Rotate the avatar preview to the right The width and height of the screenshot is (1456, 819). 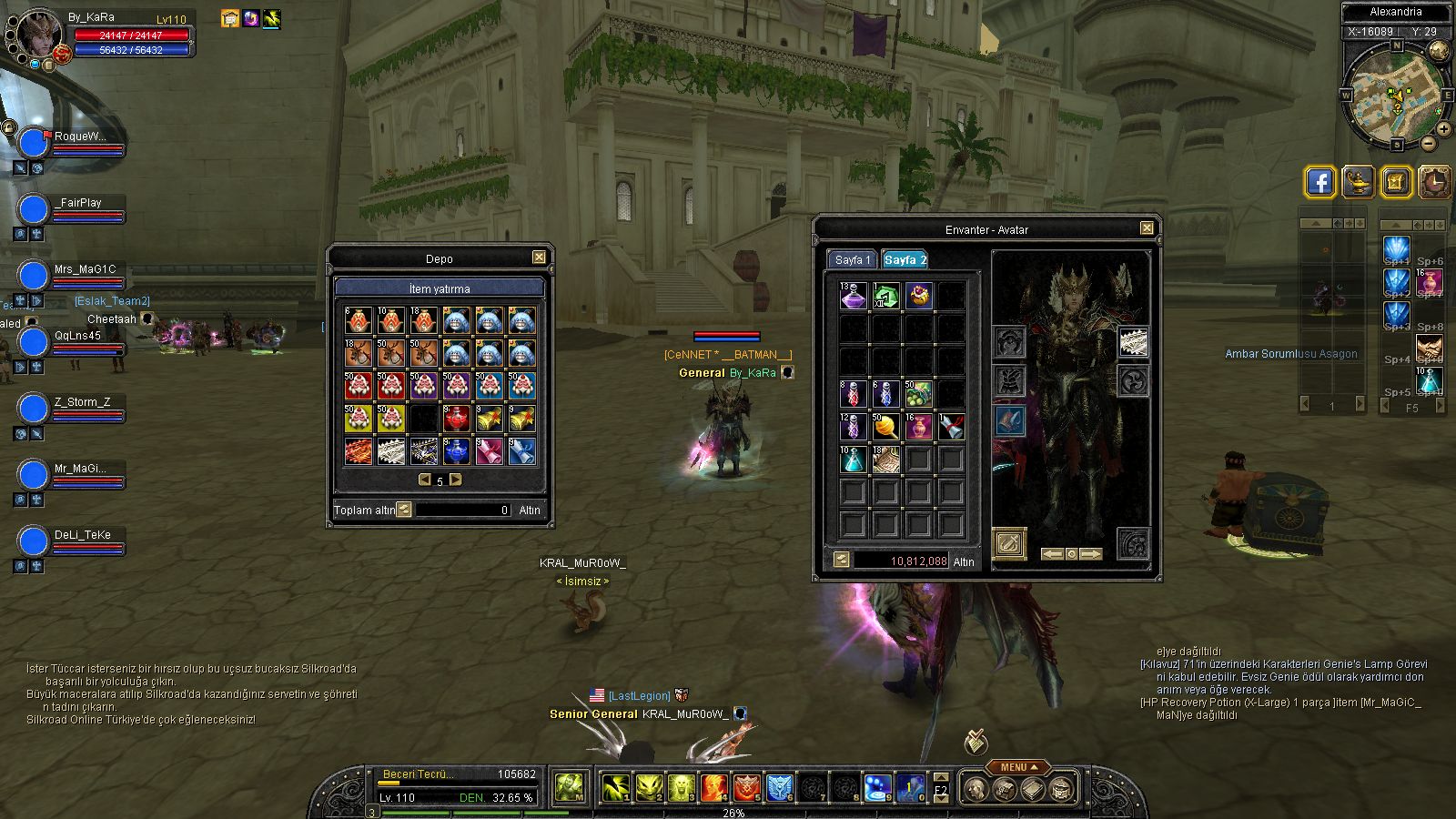[x=1091, y=553]
